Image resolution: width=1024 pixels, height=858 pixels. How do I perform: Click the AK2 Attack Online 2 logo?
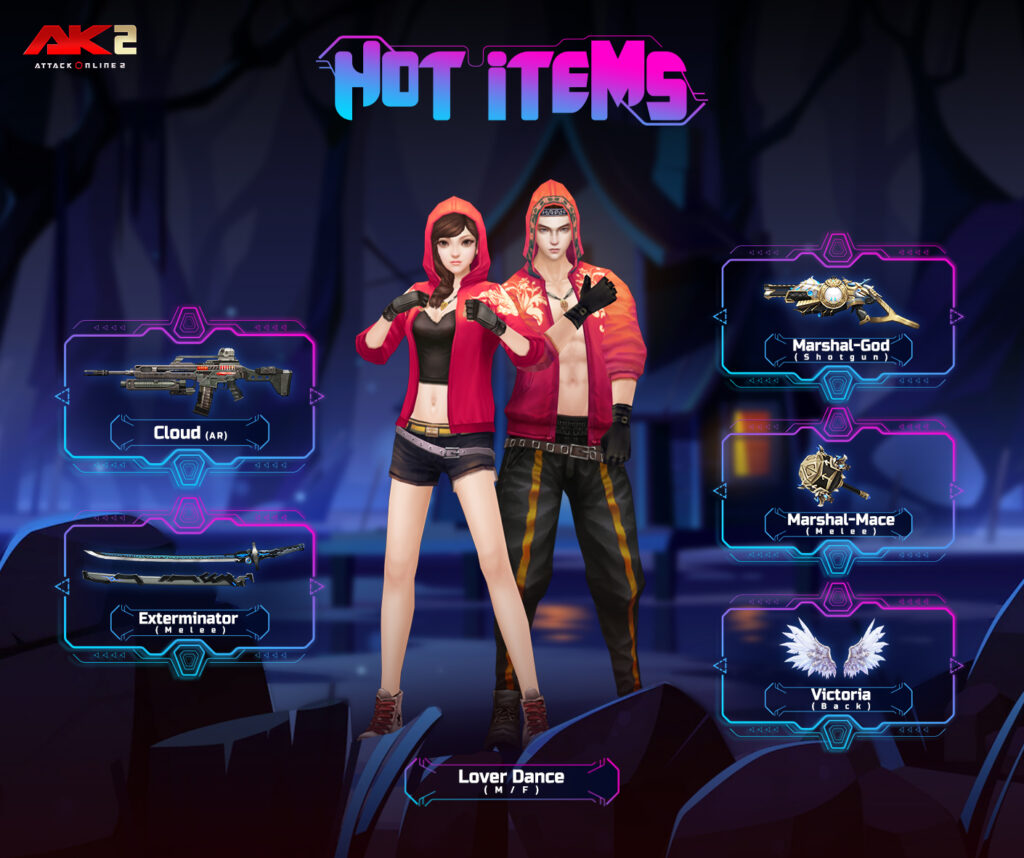tap(80, 47)
